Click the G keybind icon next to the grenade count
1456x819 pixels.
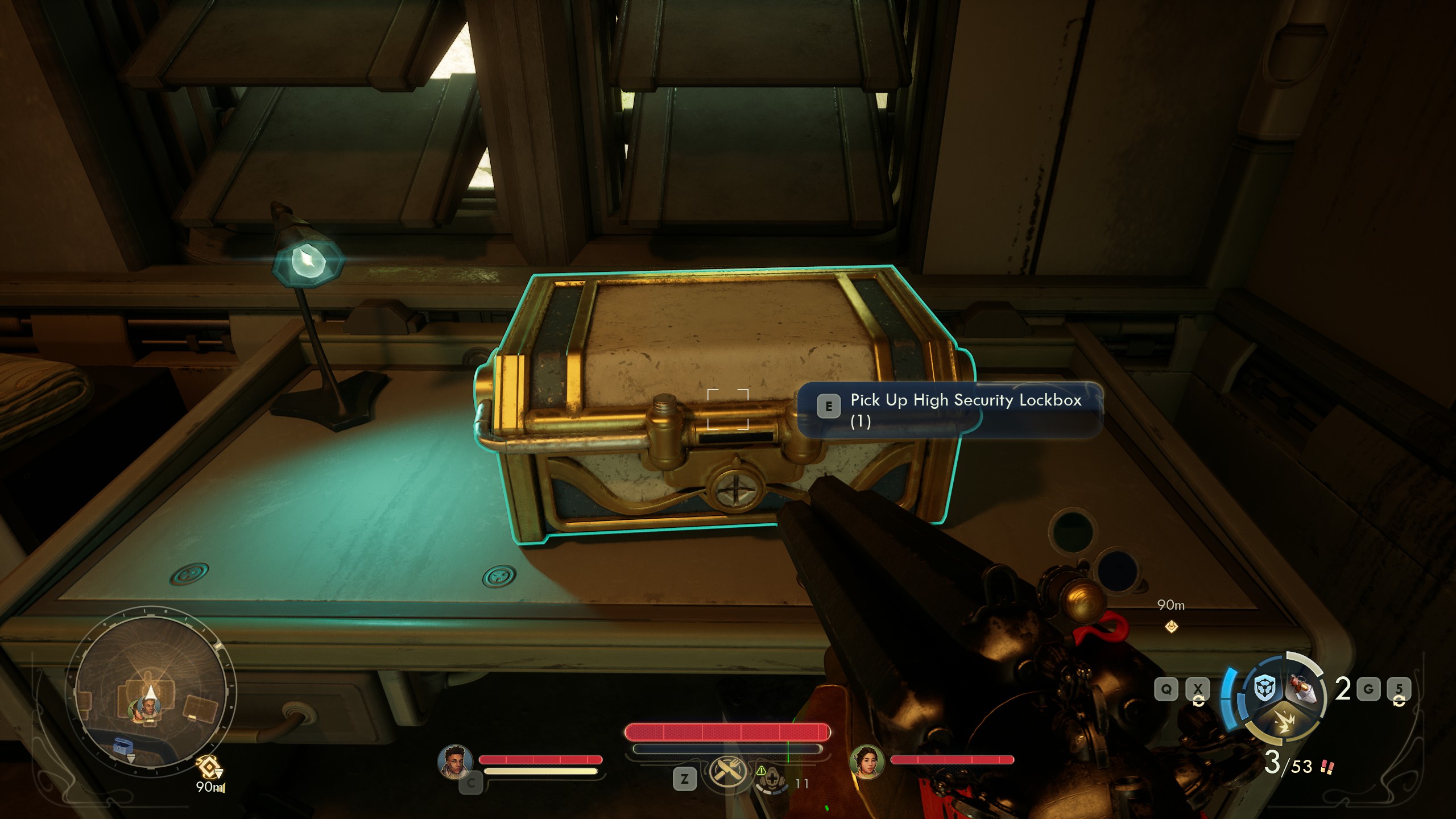tap(1368, 688)
